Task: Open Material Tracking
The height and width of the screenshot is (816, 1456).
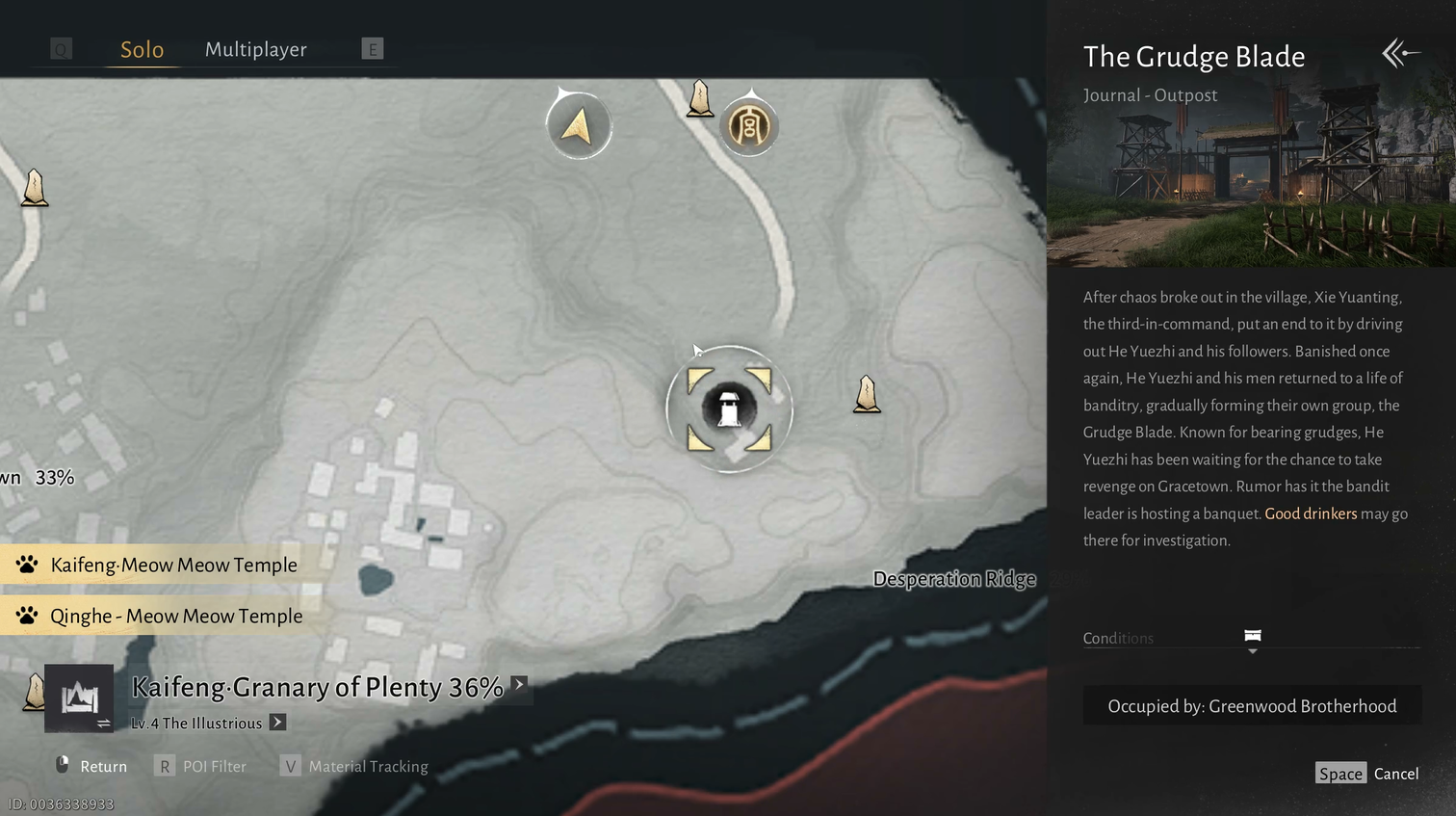Action: (x=354, y=767)
